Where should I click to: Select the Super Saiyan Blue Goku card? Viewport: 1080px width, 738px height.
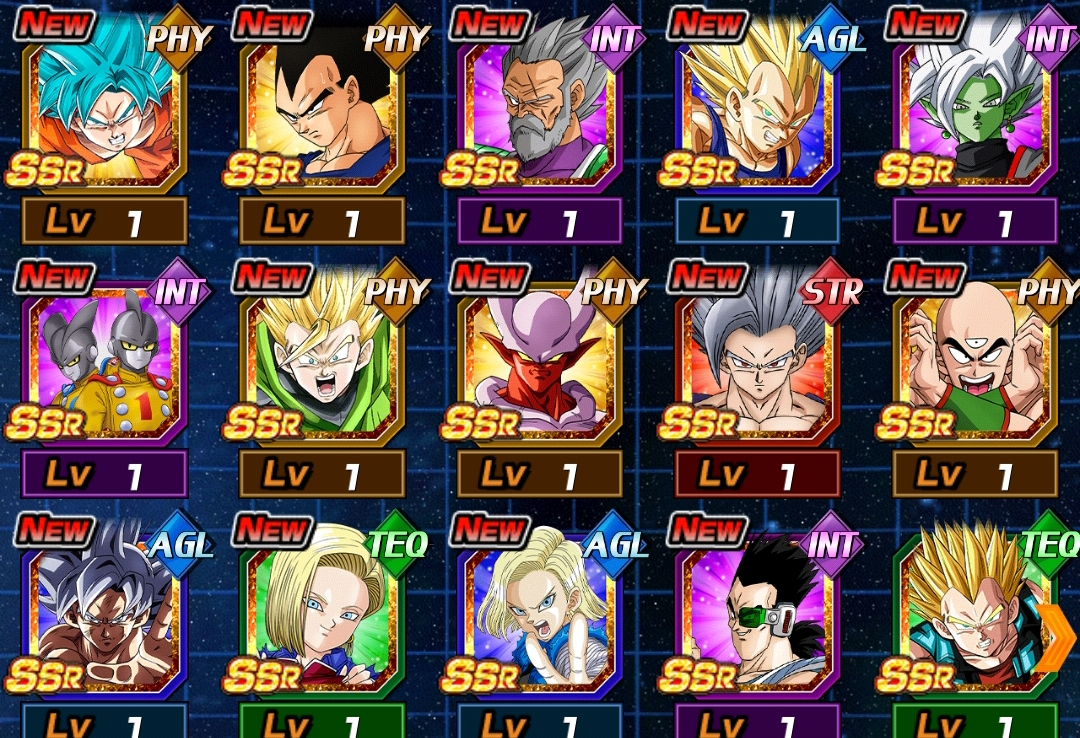click(x=104, y=112)
